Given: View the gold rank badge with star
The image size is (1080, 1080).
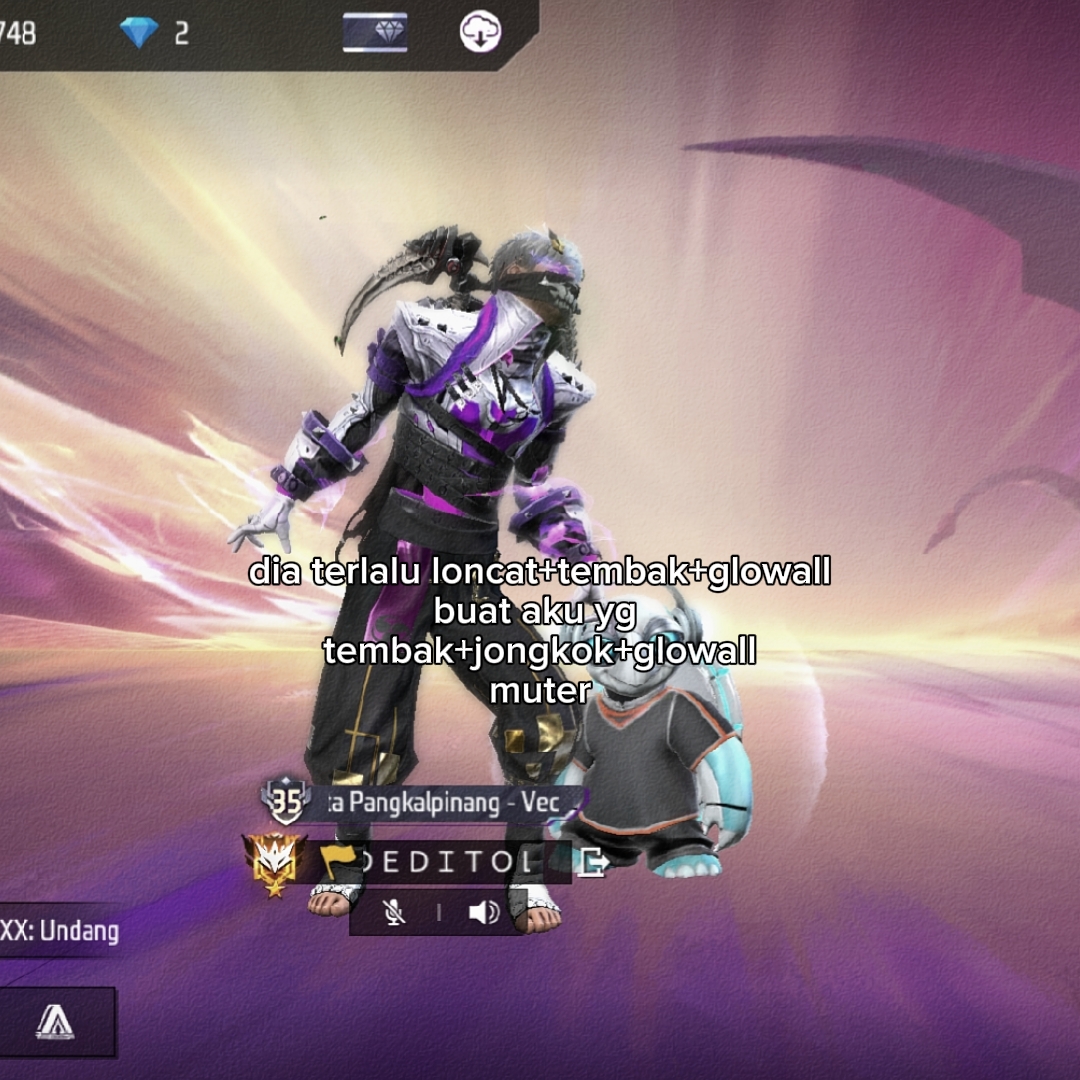Looking at the screenshot, I should [x=272, y=864].
